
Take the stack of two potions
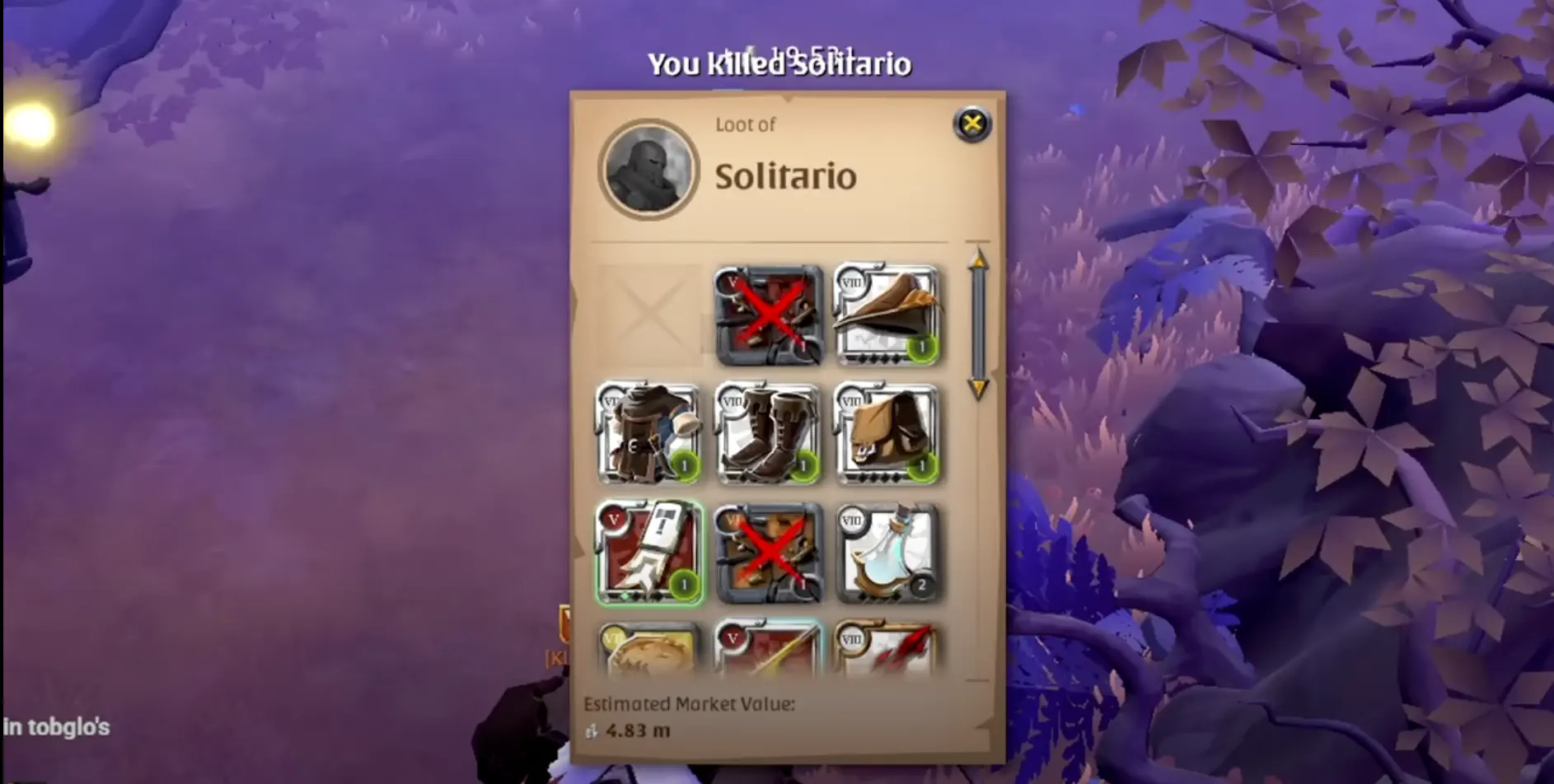click(x=890, y=554)
